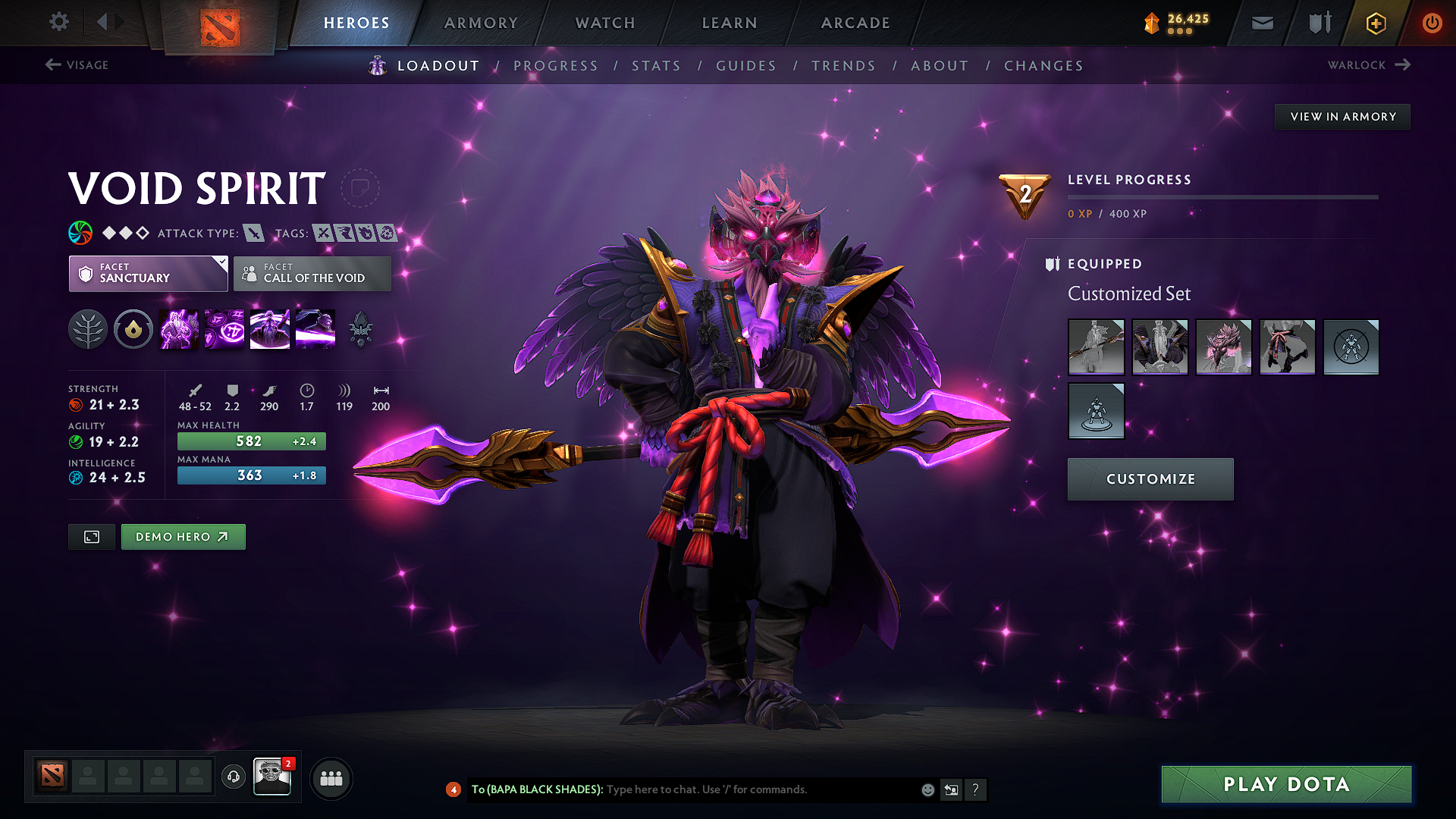
Task: Click VIEW IN ARMORY
Action: (x=1341, y=116)
